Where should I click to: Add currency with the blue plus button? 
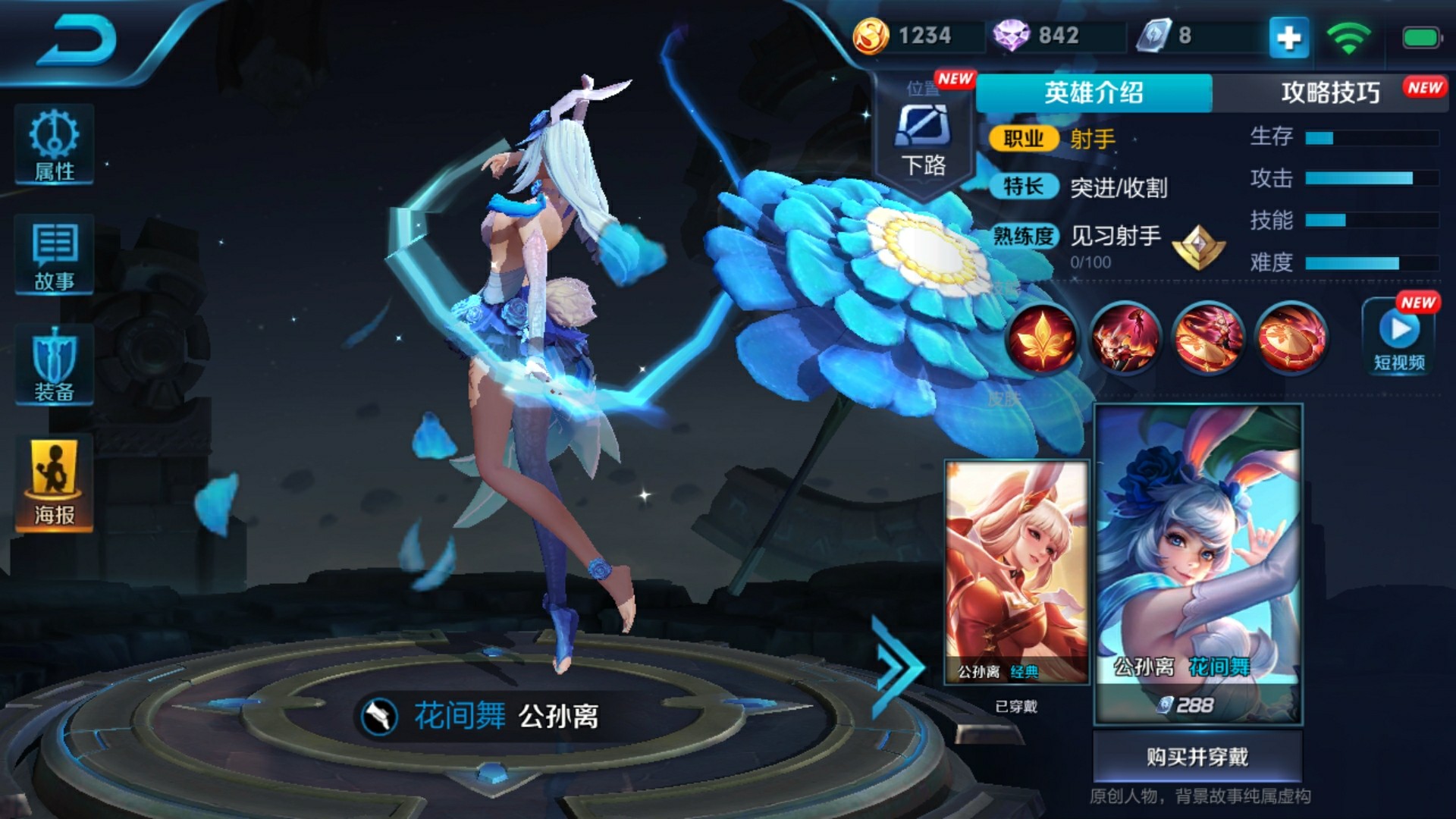coord(1289,37)
